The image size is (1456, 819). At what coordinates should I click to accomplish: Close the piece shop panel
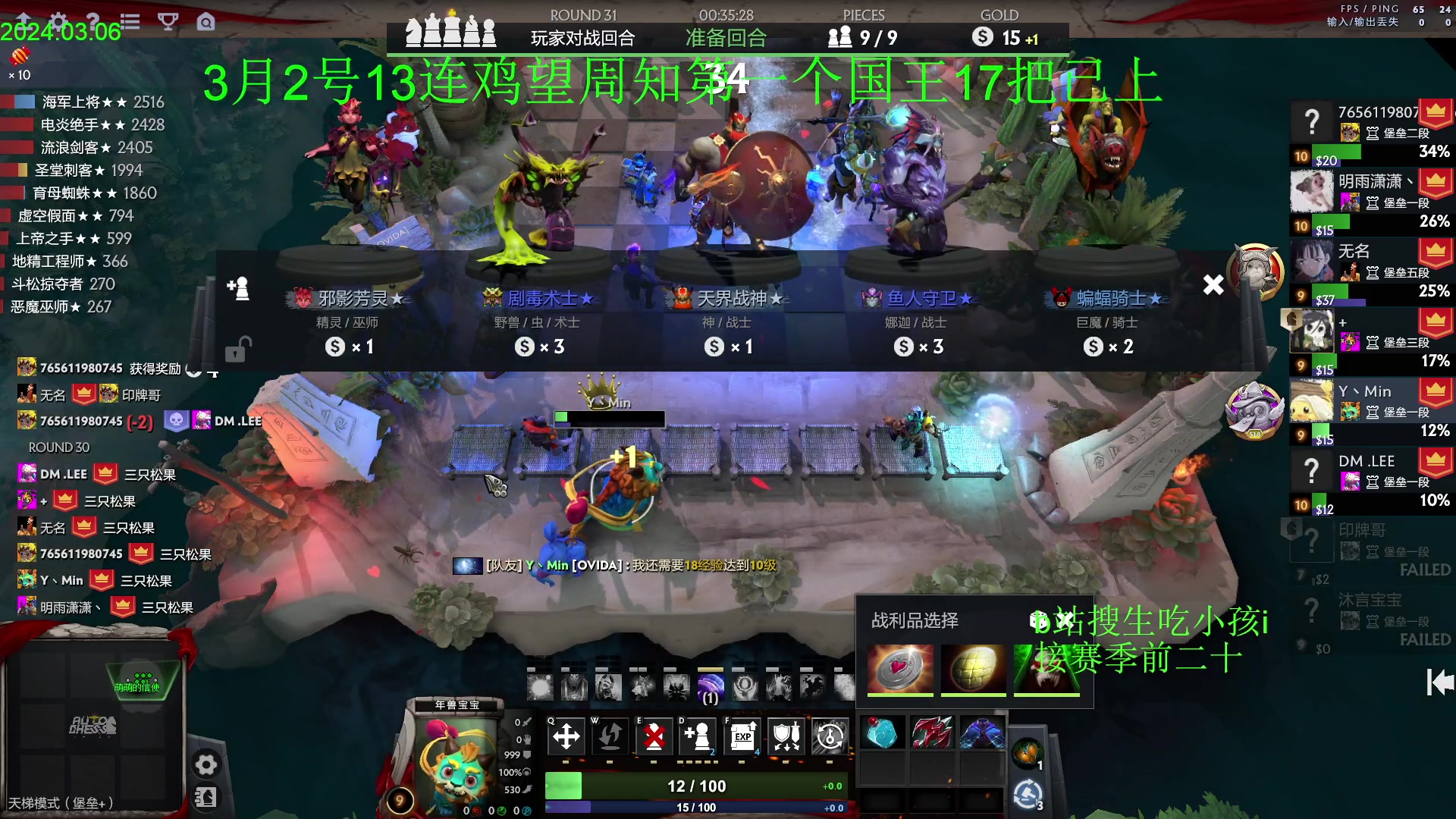click(1213, 285)
